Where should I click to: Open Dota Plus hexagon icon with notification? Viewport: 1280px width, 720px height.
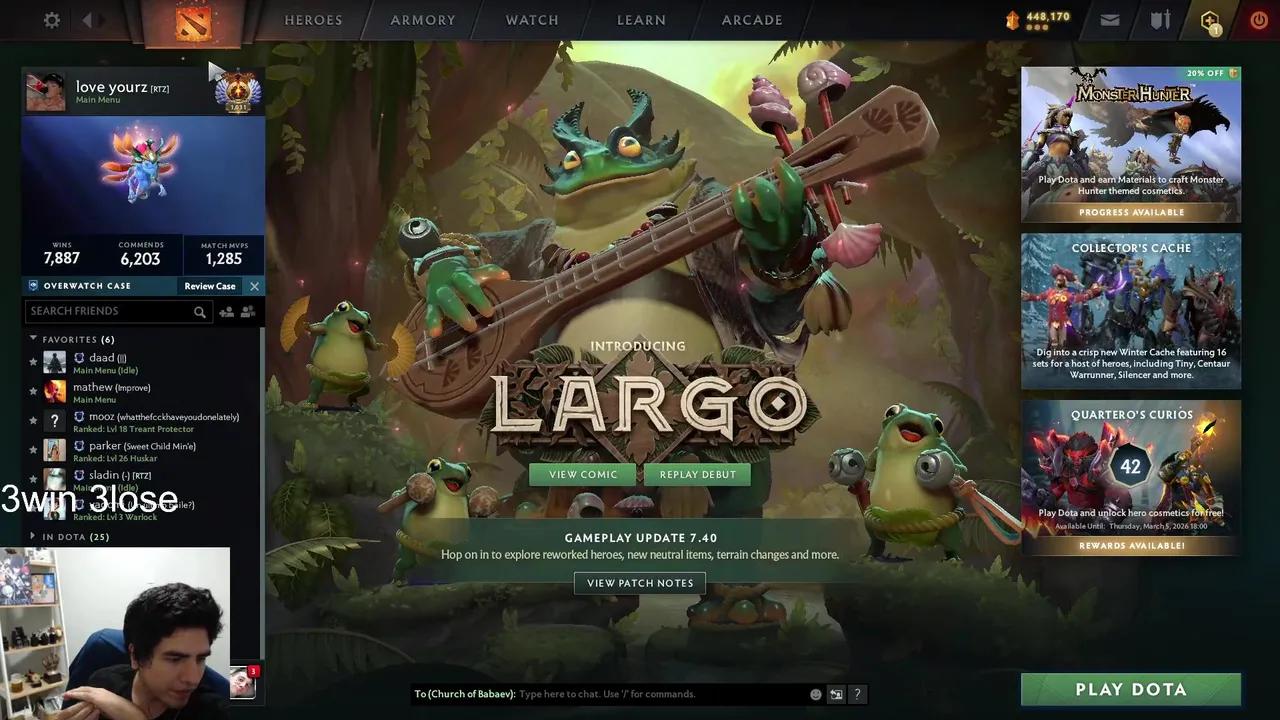point(1209,19)
